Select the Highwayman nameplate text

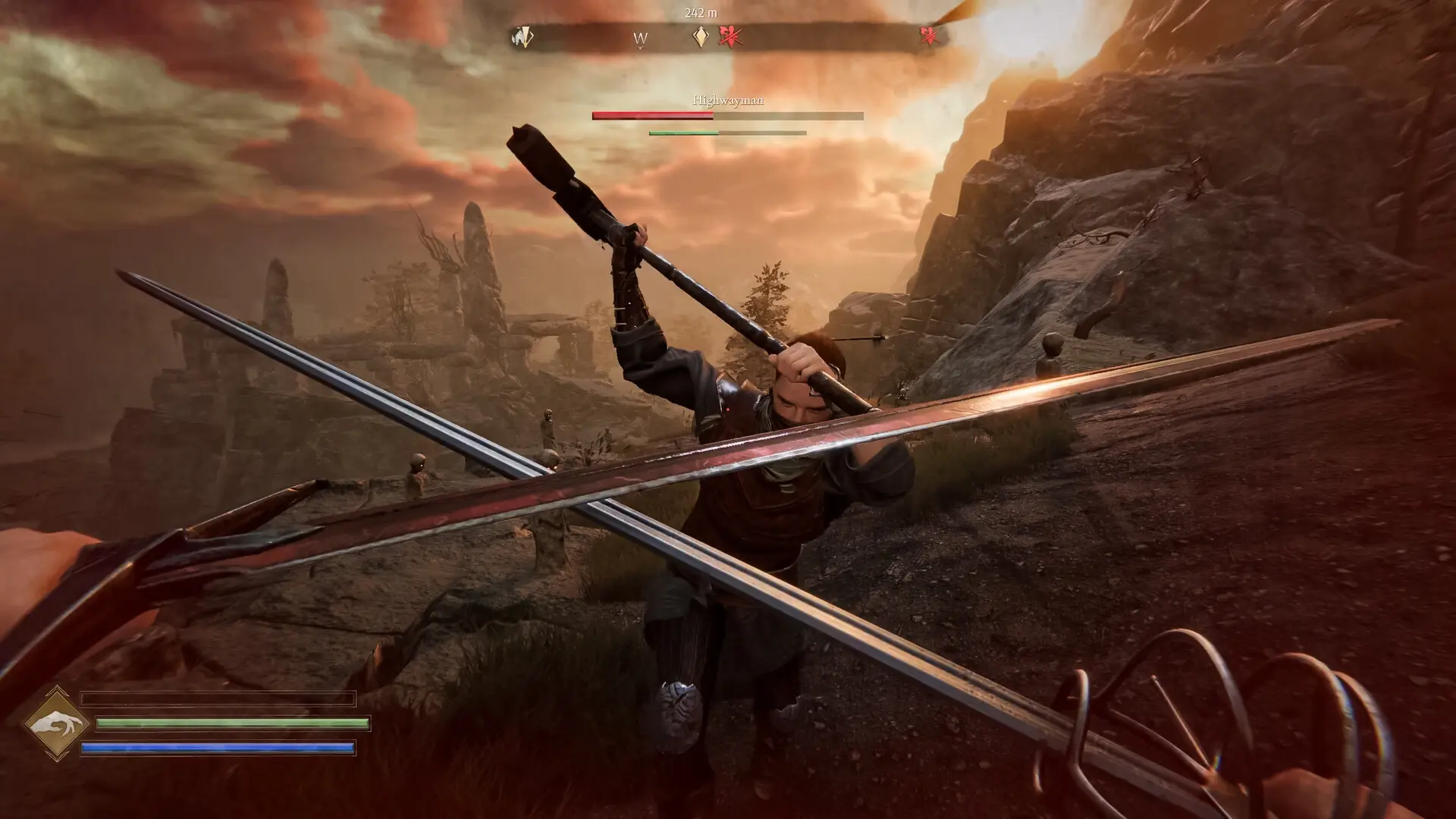(x=728, y=99)
